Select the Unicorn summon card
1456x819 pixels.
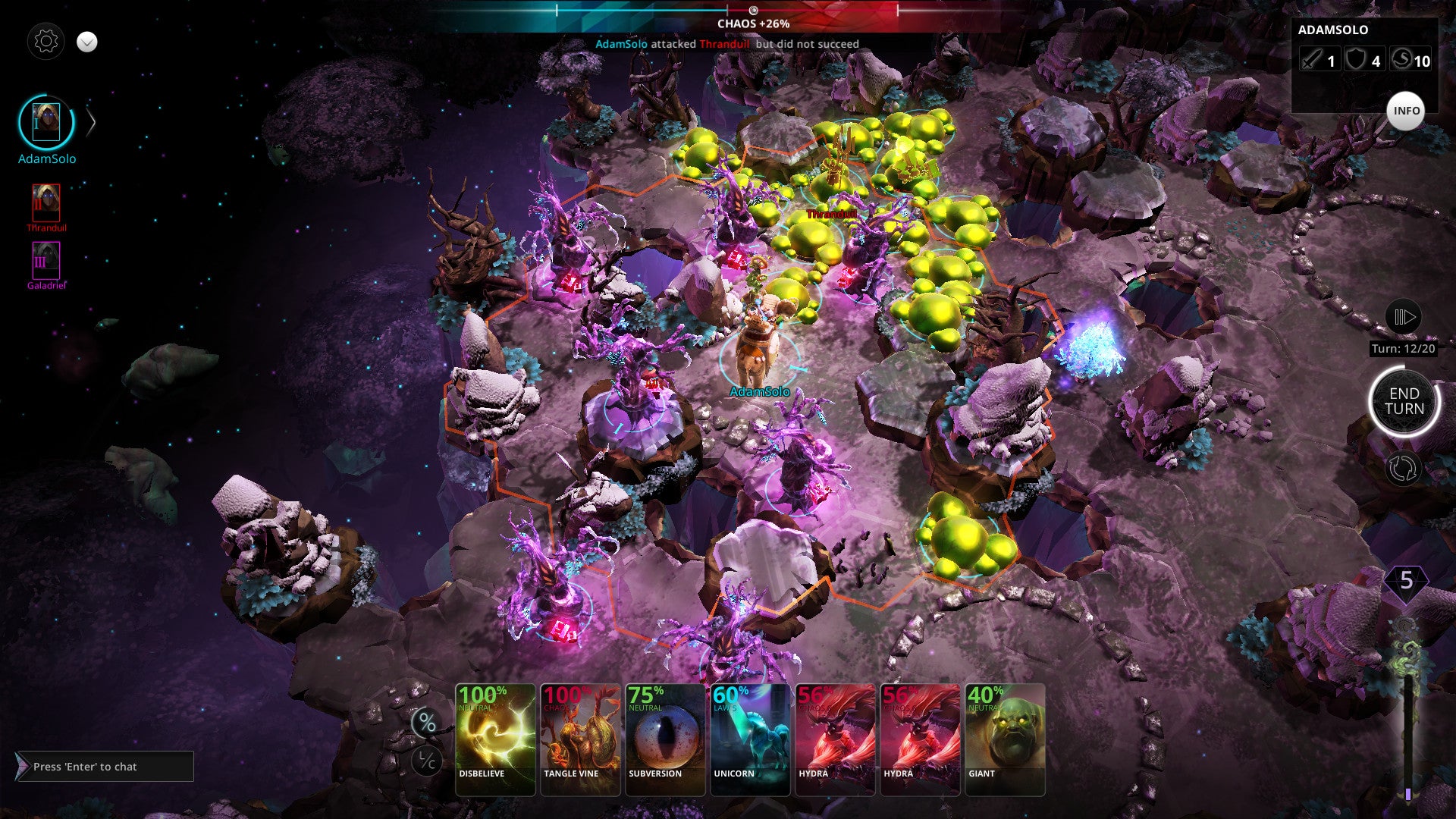[x=750, y=739]
